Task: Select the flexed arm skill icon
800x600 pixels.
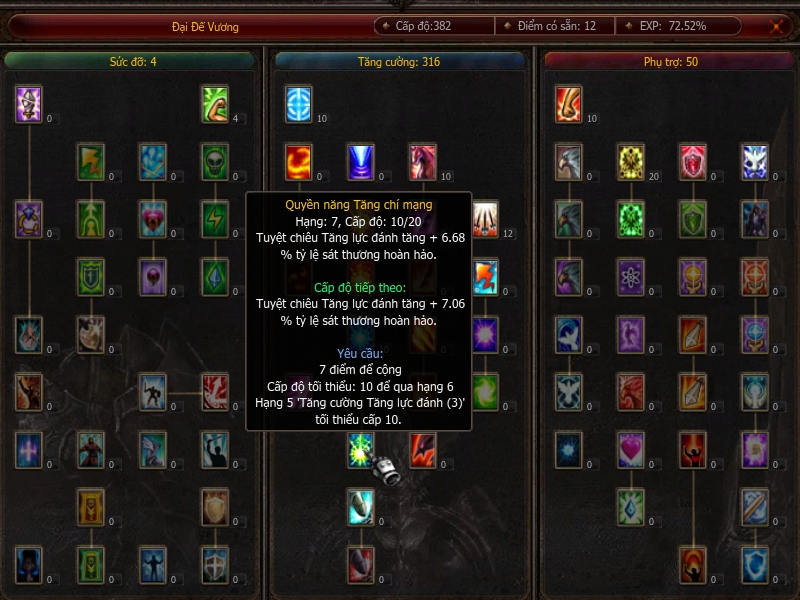Action: [215, 103]
